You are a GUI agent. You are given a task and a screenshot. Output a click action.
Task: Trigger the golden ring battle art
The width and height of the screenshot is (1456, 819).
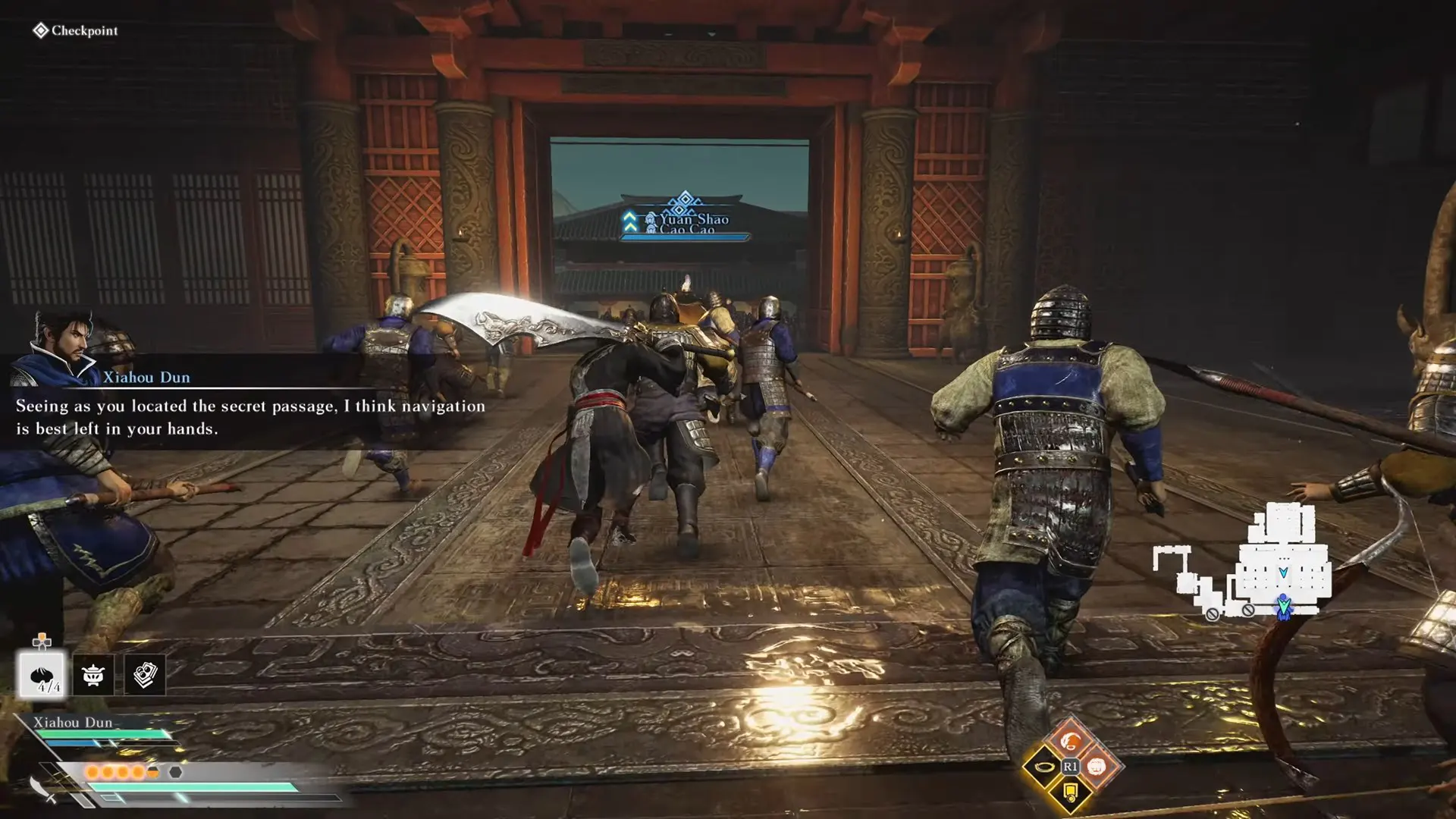tap(1043, 767)
